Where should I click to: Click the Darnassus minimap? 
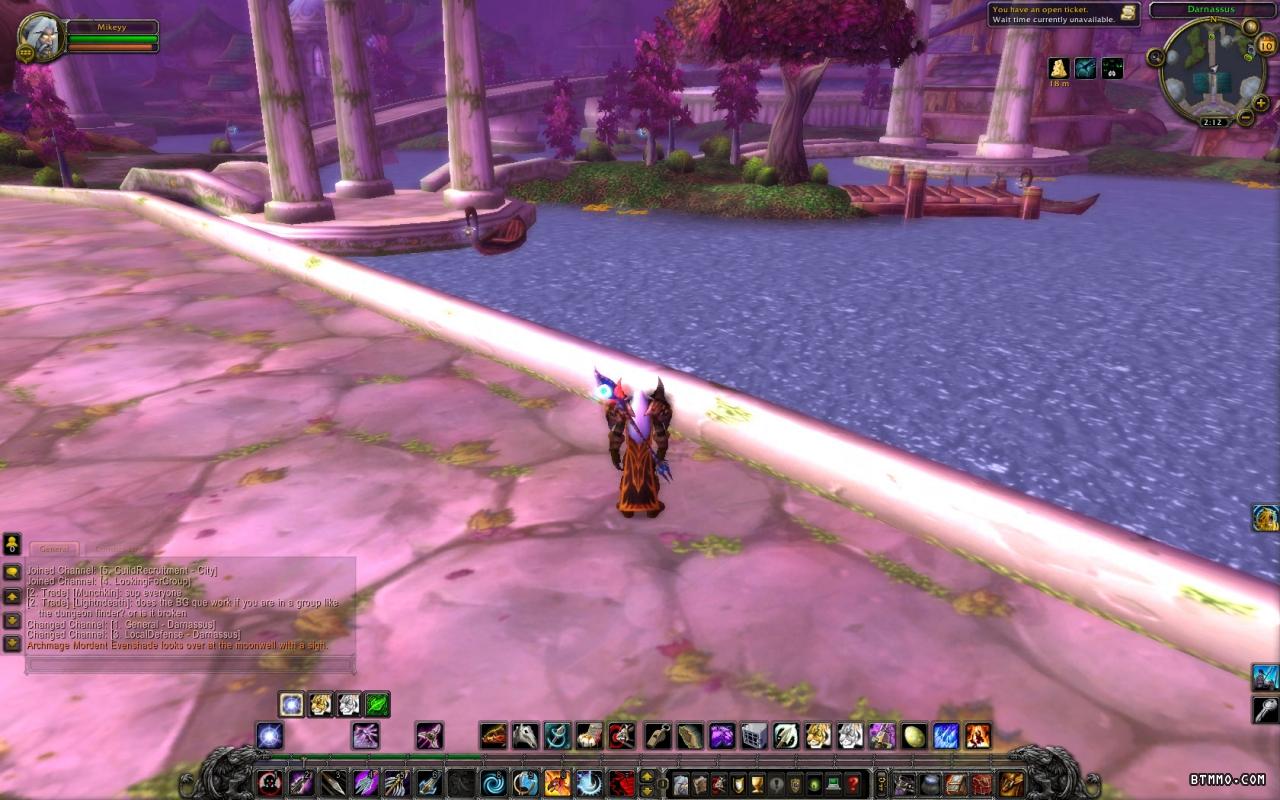(1212, 70)
